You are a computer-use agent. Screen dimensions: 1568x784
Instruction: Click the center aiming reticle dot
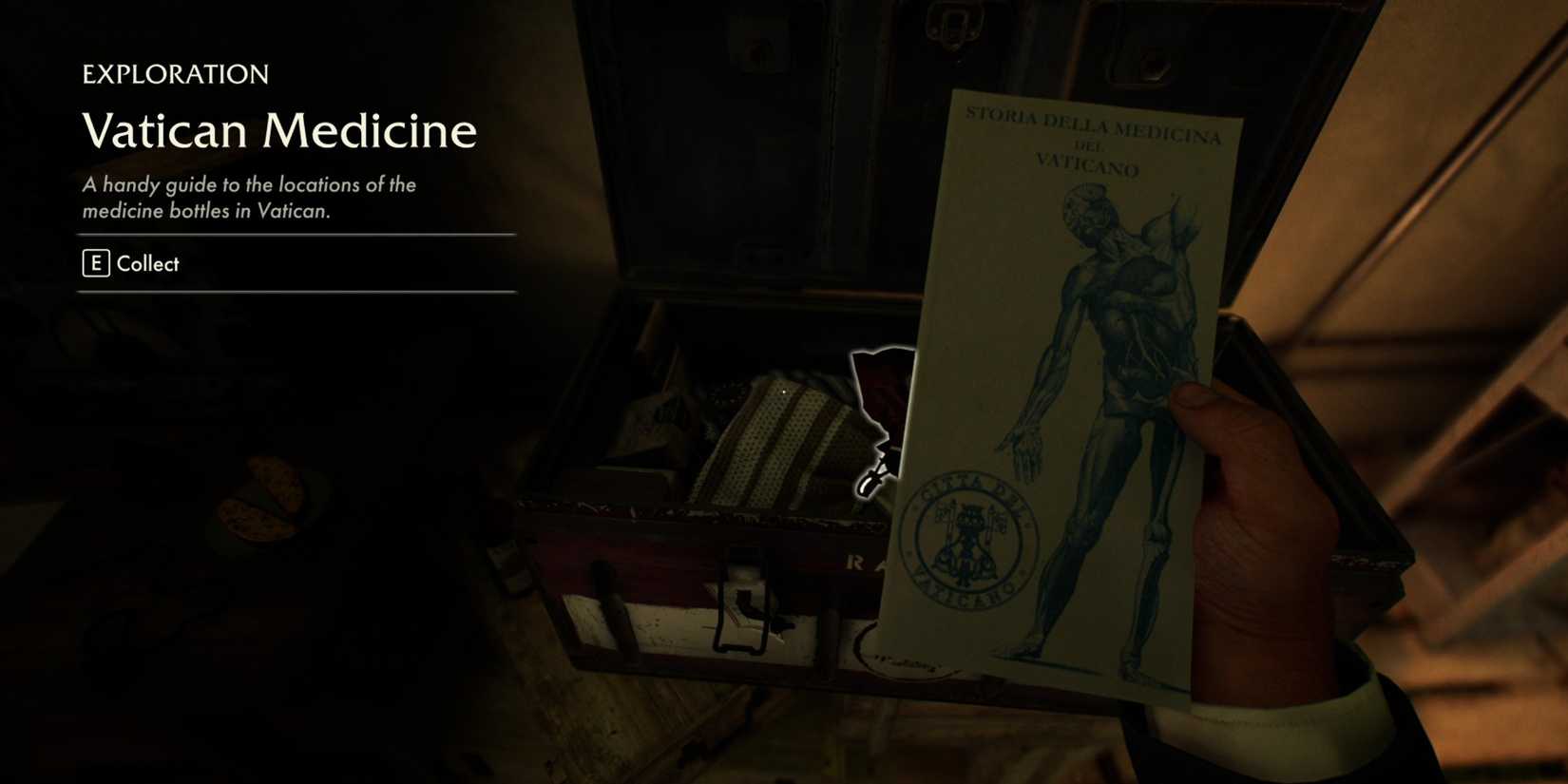(x=784, y=392)
